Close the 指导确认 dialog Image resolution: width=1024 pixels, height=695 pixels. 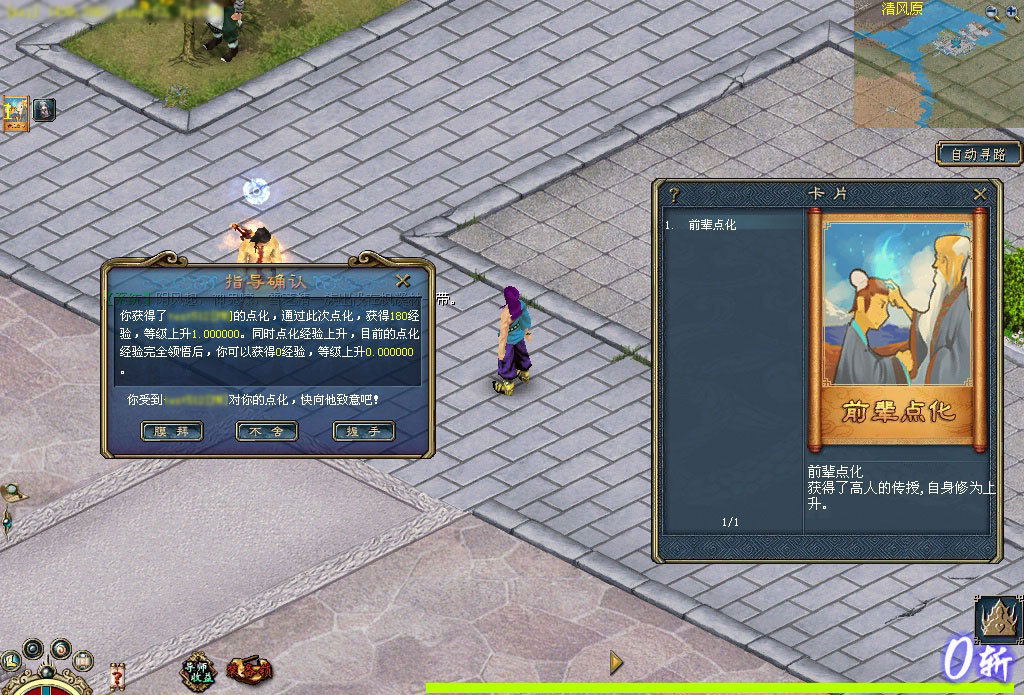point(403,281)
